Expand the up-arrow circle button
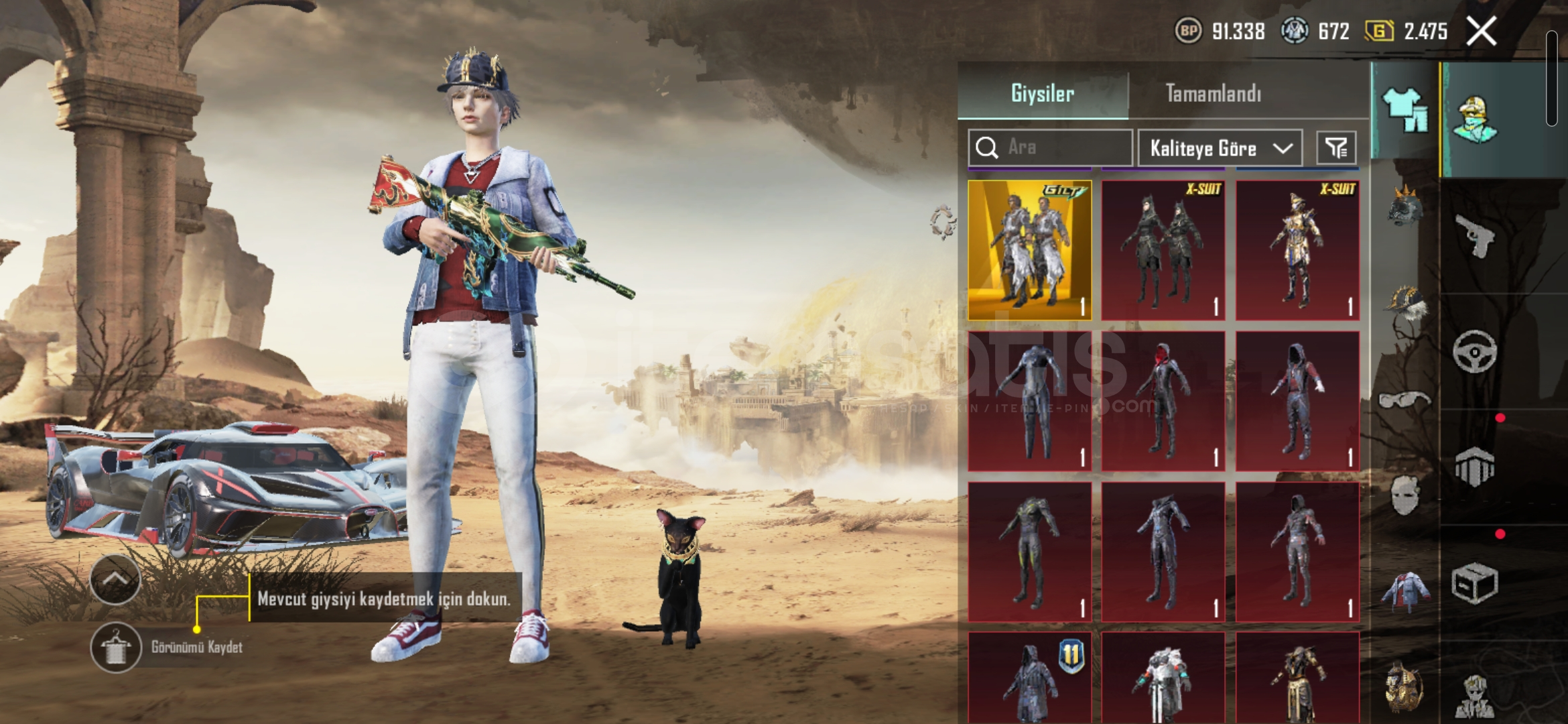 point(115,579)
